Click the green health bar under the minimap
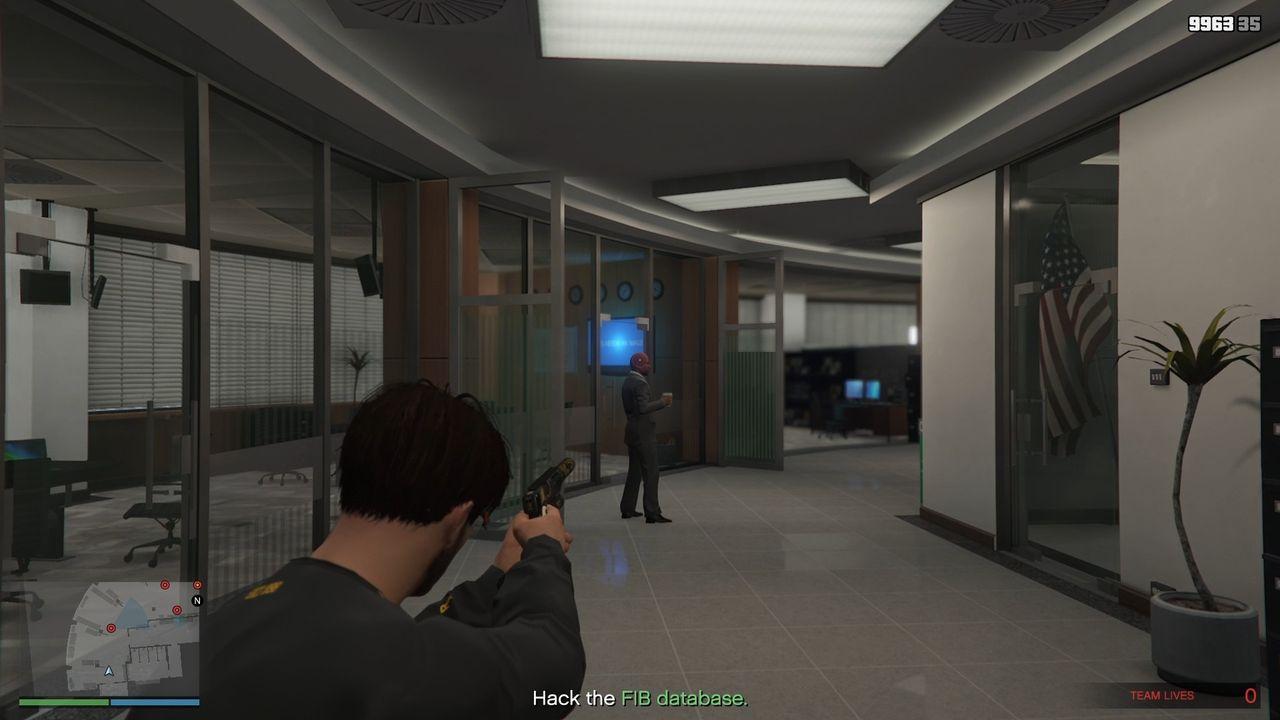Screen dimensions: 1280x720 (82, 701)
